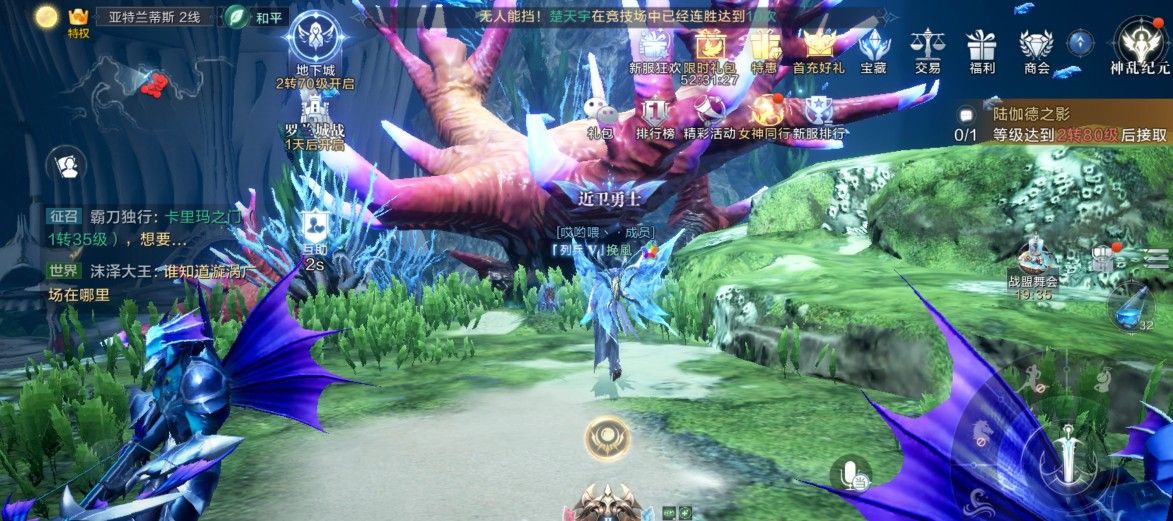Use the blue potion with count 32

pos(1132,307)
